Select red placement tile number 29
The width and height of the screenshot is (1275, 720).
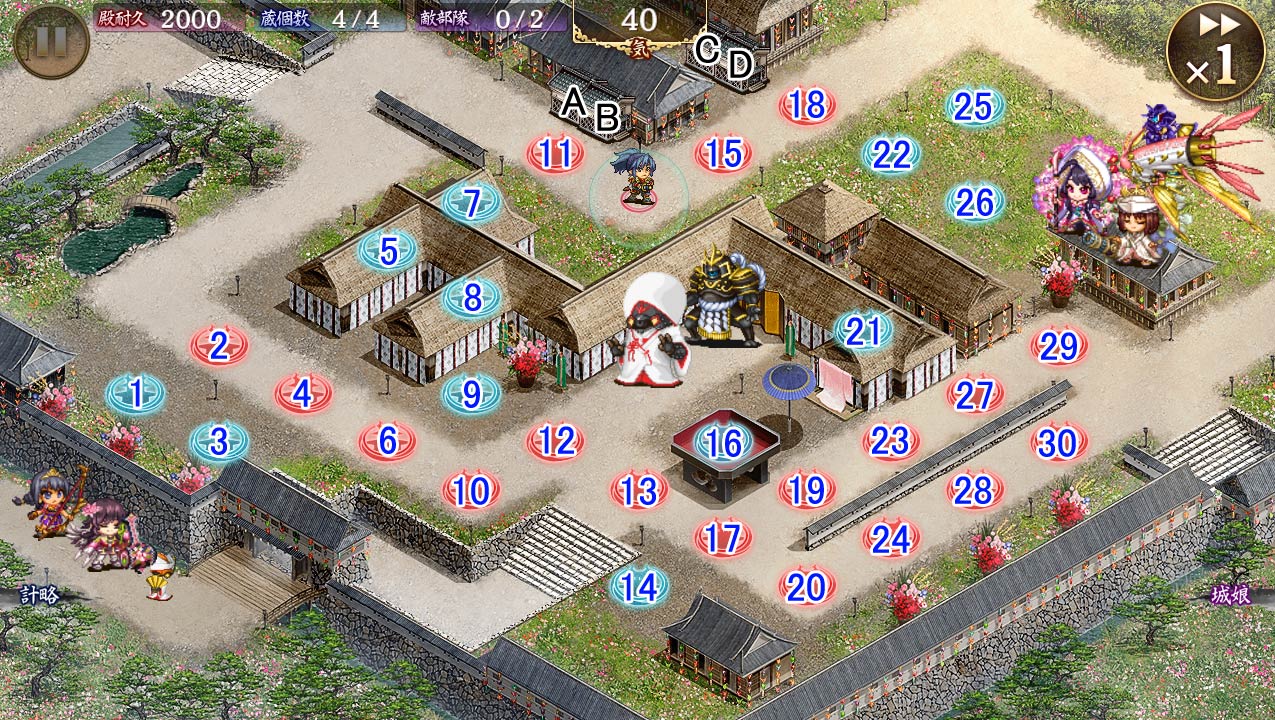[x=1058, y=346]
